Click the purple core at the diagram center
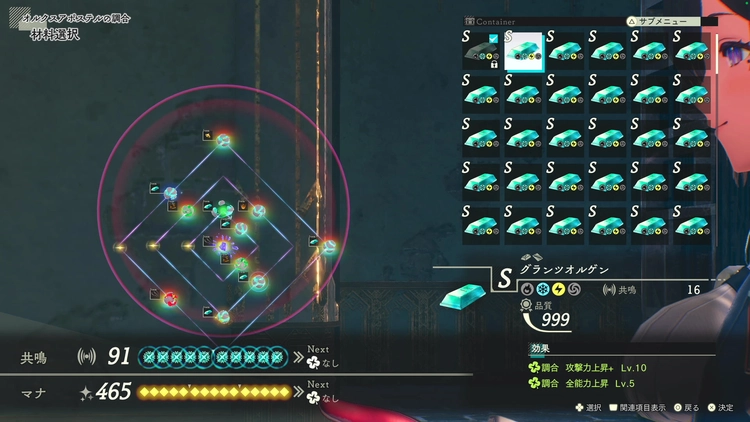Screen dimensions: 750x422 coord(224,246)
